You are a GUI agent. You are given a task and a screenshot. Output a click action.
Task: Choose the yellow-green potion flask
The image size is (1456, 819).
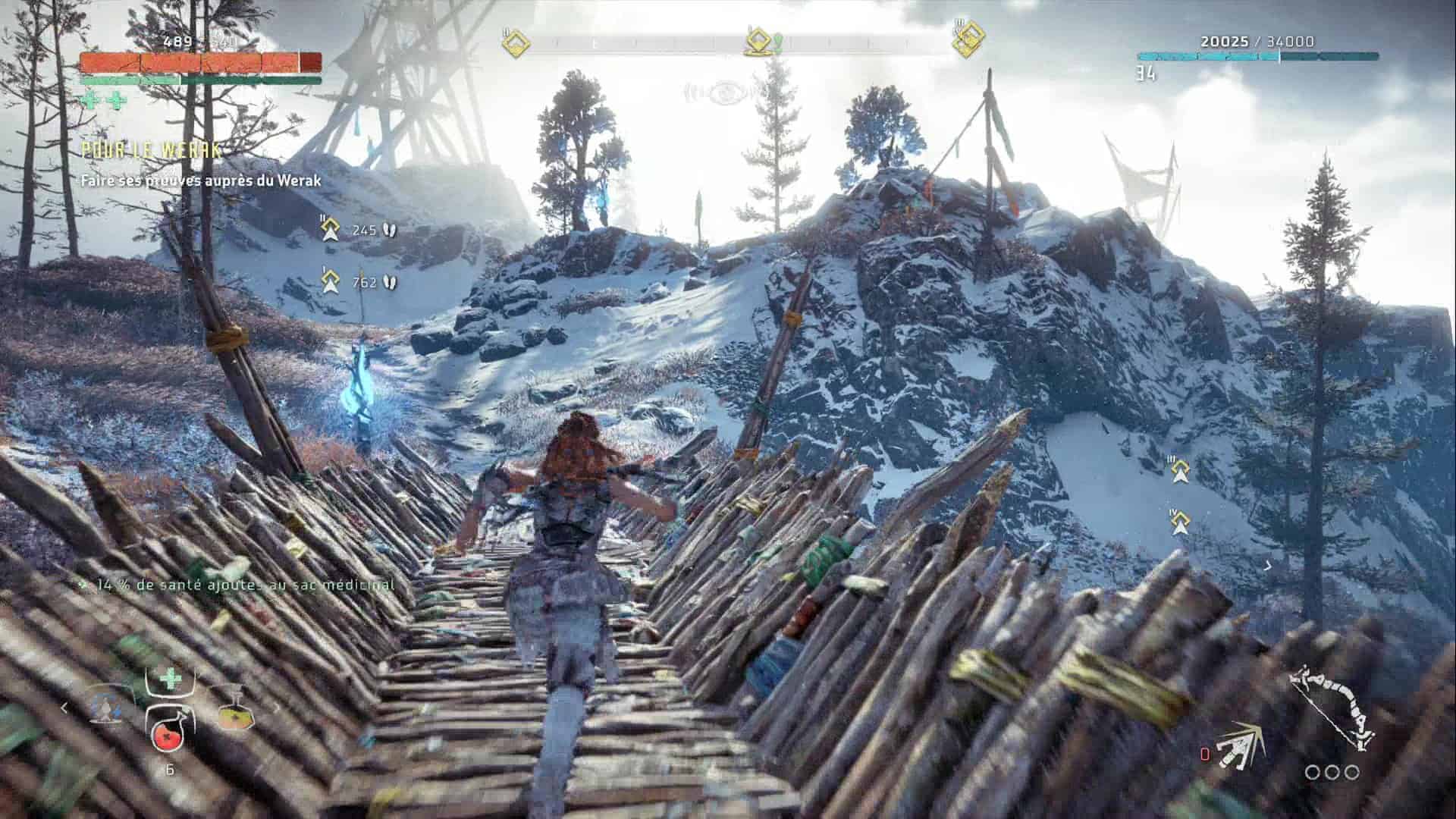(234, 711)
